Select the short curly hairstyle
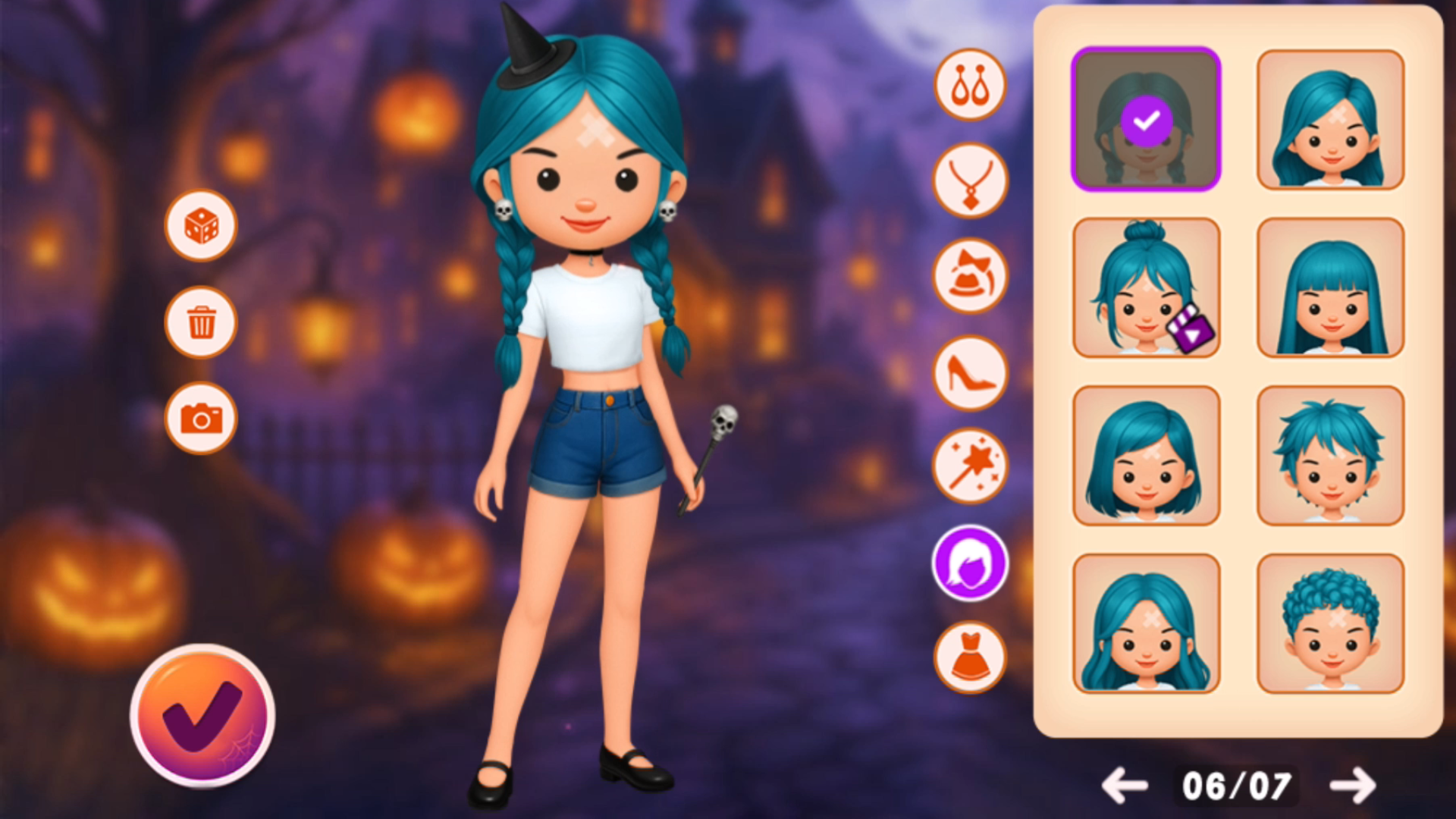Image resolution: width=1456 pixels, height=819 pixels. [x=1330, y=623]
